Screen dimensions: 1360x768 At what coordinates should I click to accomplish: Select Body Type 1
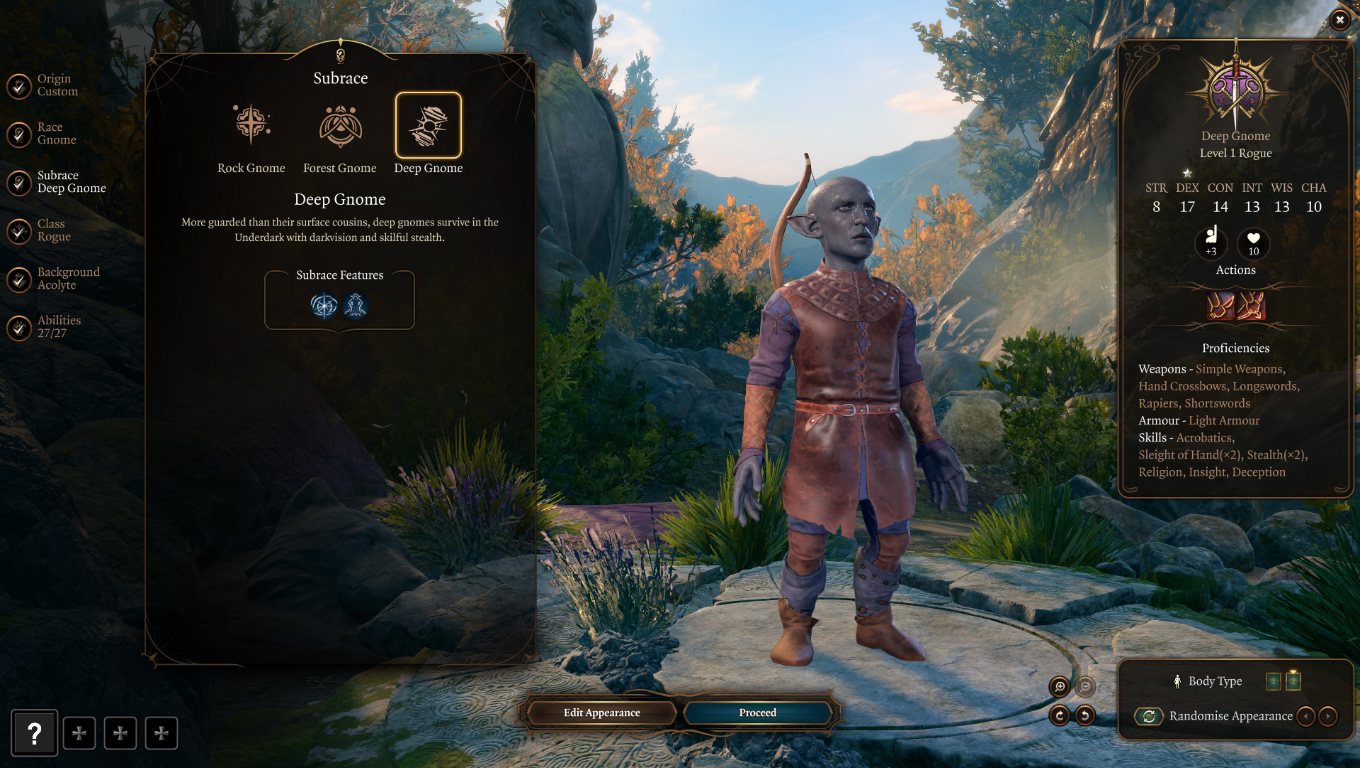pos(1272,681)
